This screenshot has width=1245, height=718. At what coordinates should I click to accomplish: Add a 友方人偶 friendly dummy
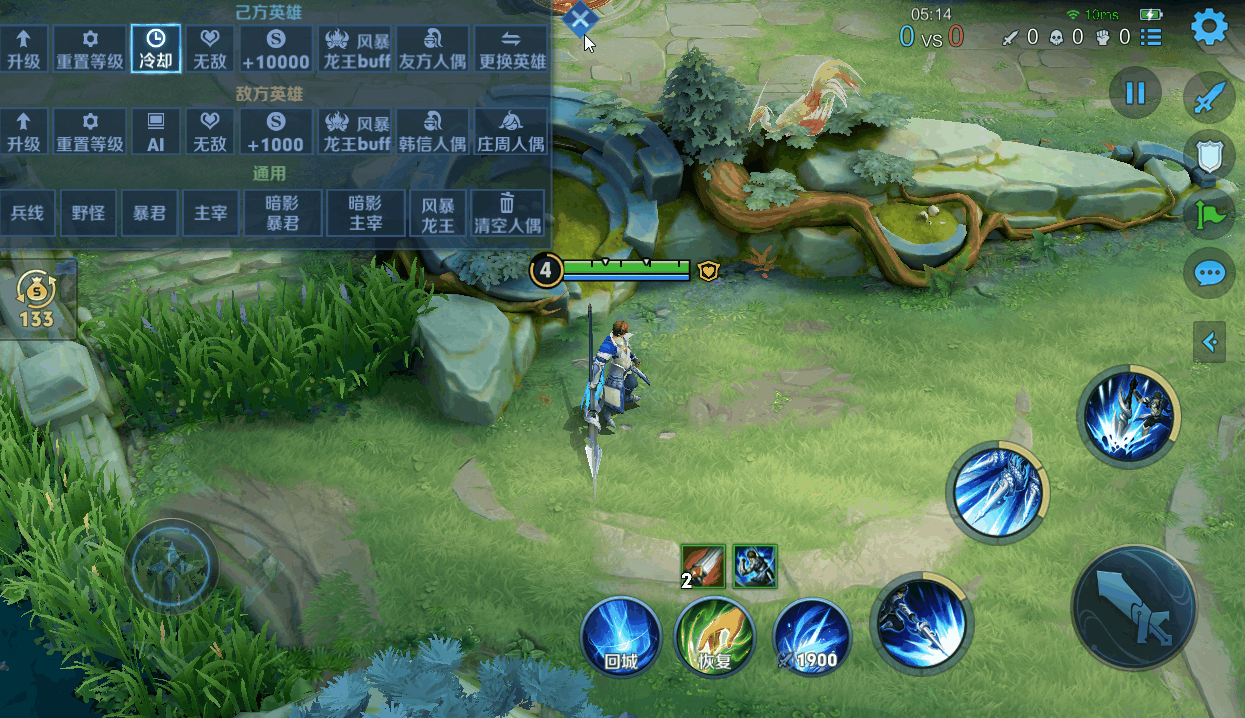(433, 49)
